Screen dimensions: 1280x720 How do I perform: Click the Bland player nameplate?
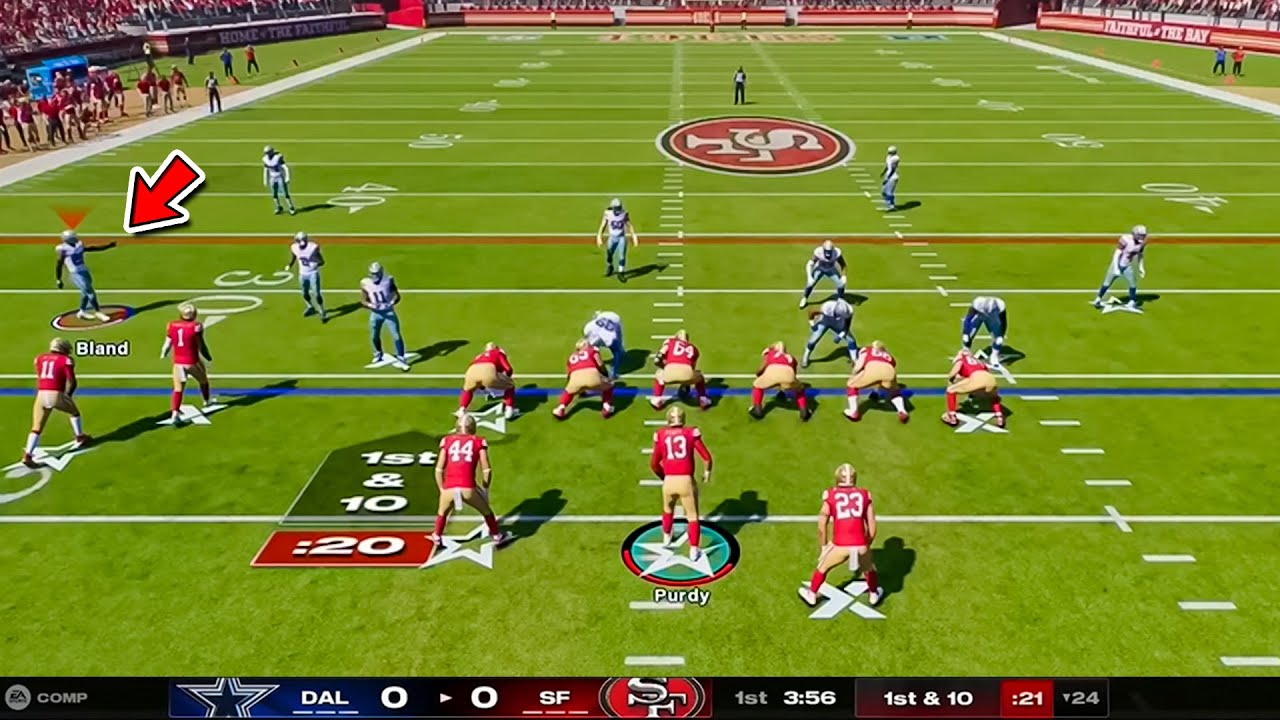click(103, 349)
